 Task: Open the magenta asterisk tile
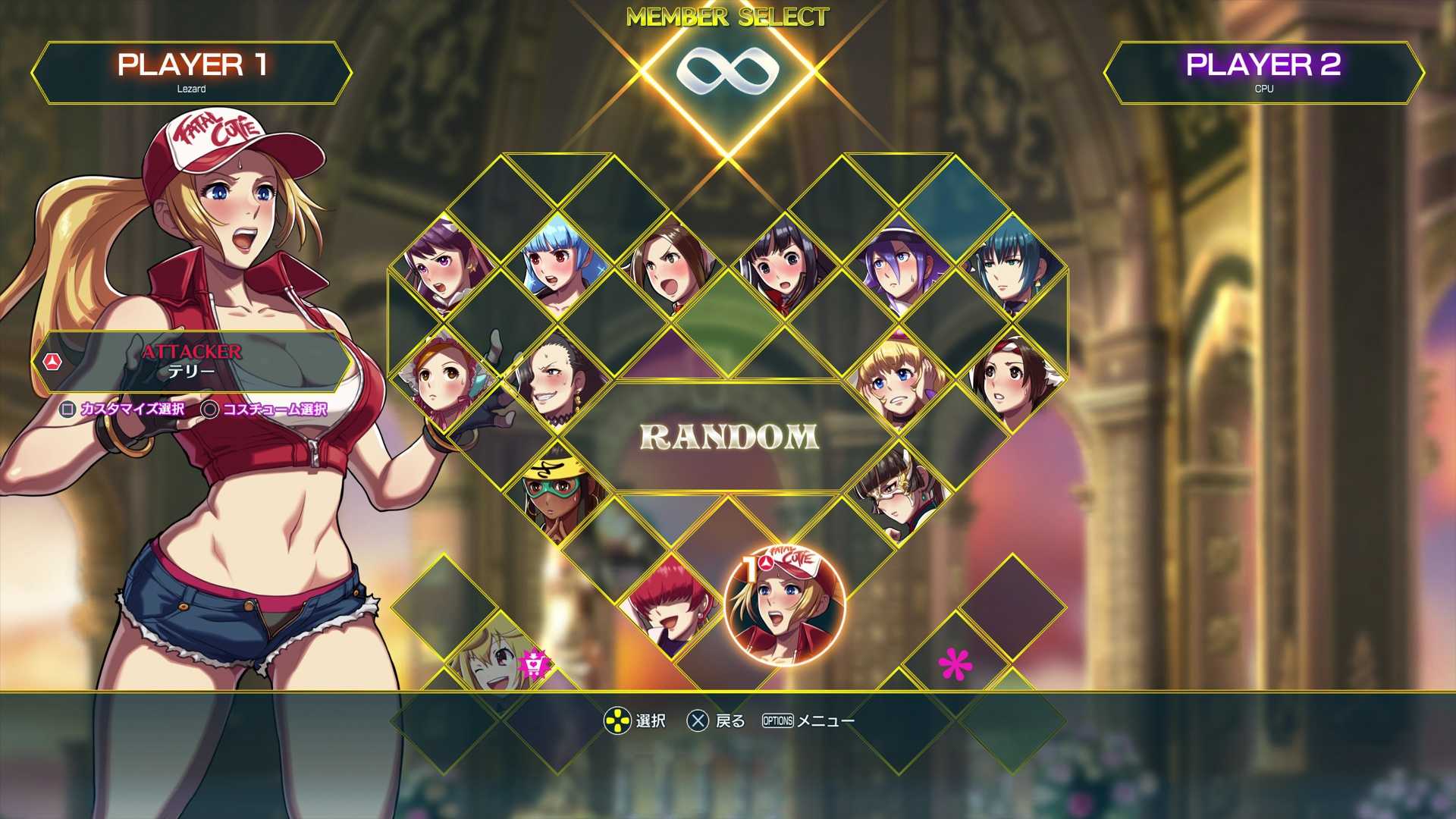pos(955,664)
